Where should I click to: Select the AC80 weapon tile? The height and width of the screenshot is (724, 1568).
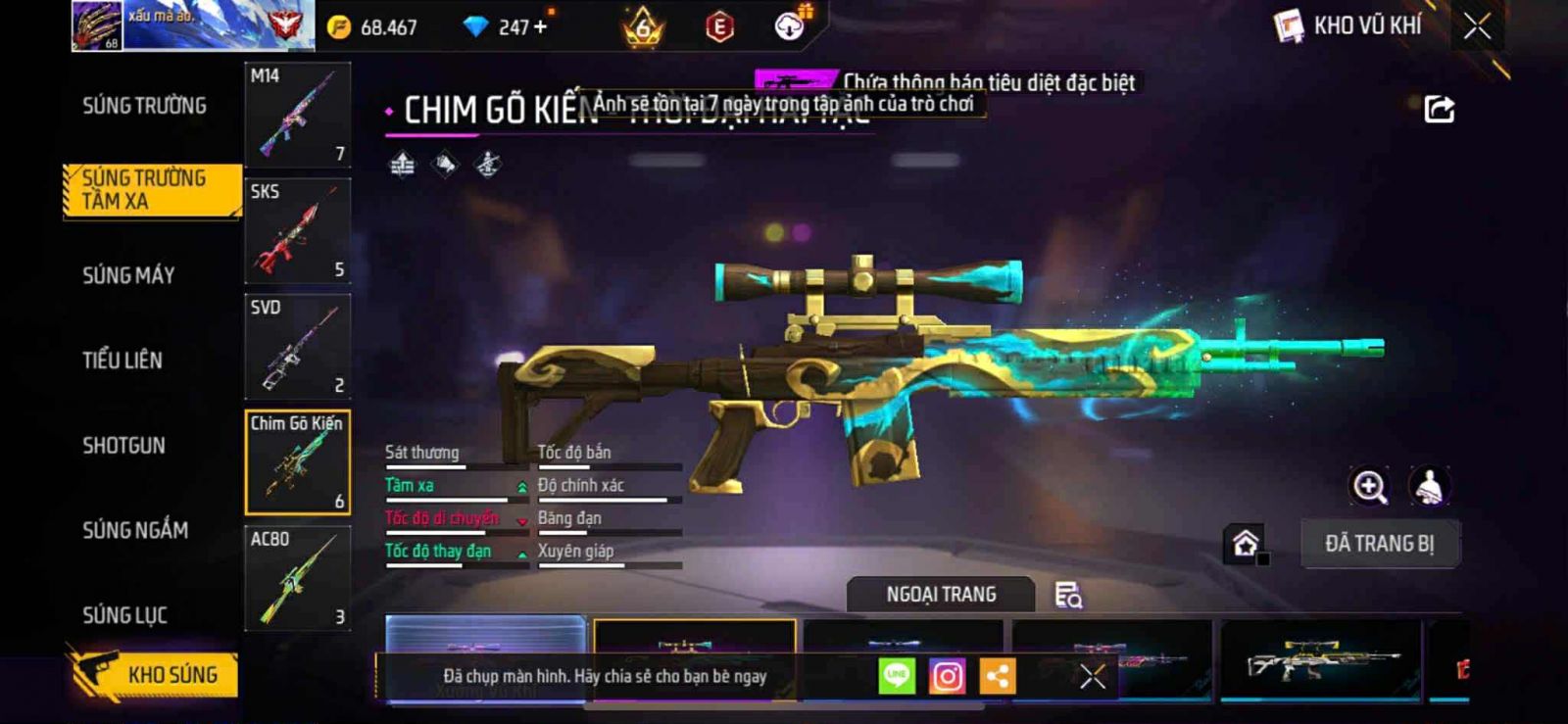click(297, 578)
